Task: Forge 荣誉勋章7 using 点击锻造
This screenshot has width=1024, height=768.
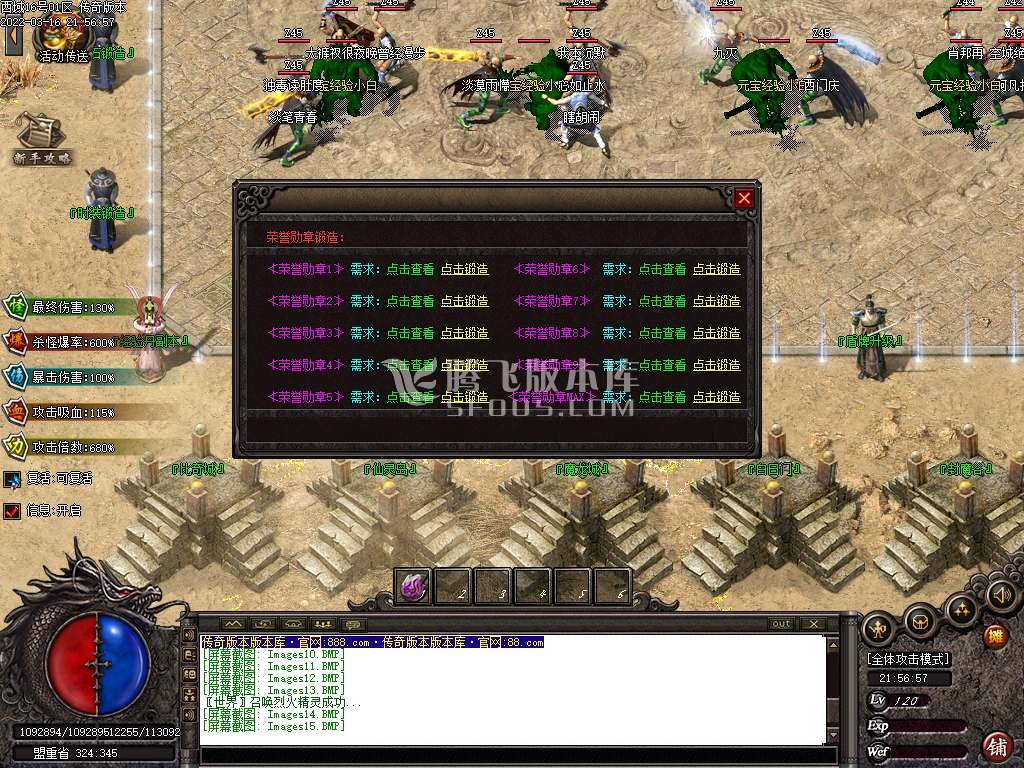Action: [x=717, y=301]
